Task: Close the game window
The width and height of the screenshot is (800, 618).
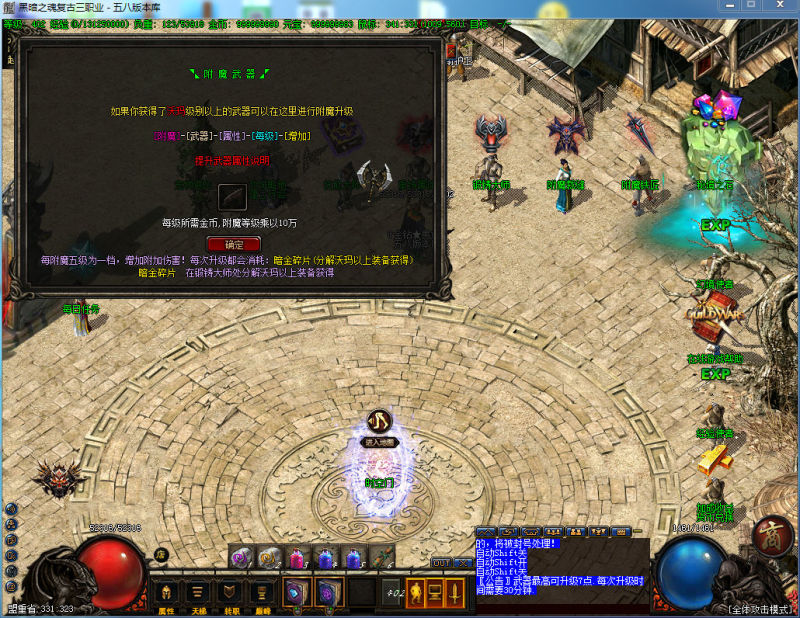Action: coord(780,7)
